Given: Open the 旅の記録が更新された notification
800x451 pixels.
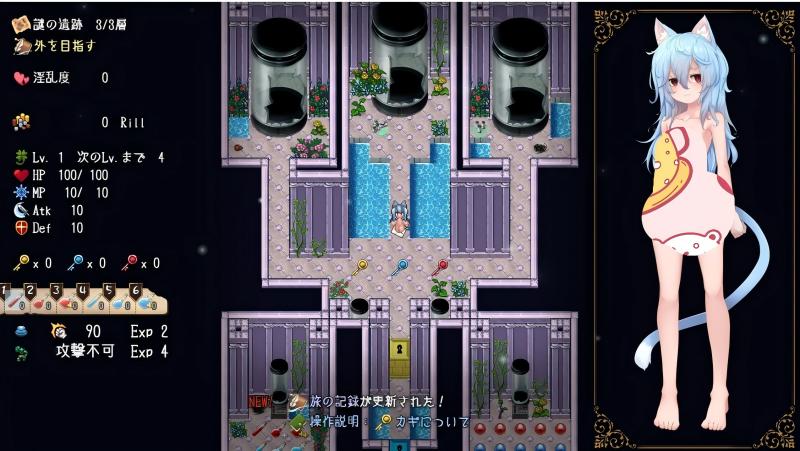Looking at the screenshot, I should pyautogui.click(x=368, y=402).
